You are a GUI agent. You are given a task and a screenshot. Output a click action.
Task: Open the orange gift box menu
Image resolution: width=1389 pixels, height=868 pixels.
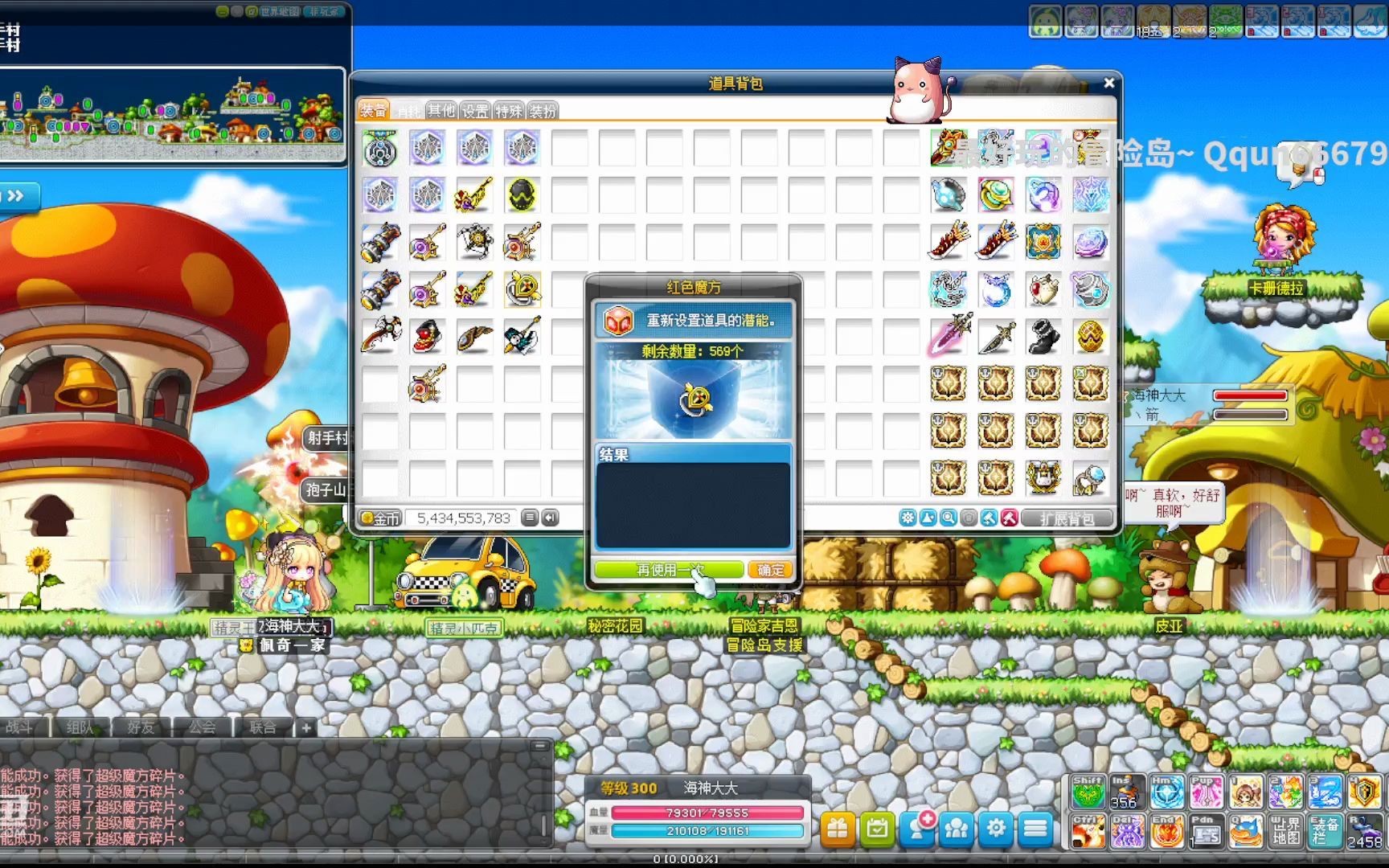(838, 829)
